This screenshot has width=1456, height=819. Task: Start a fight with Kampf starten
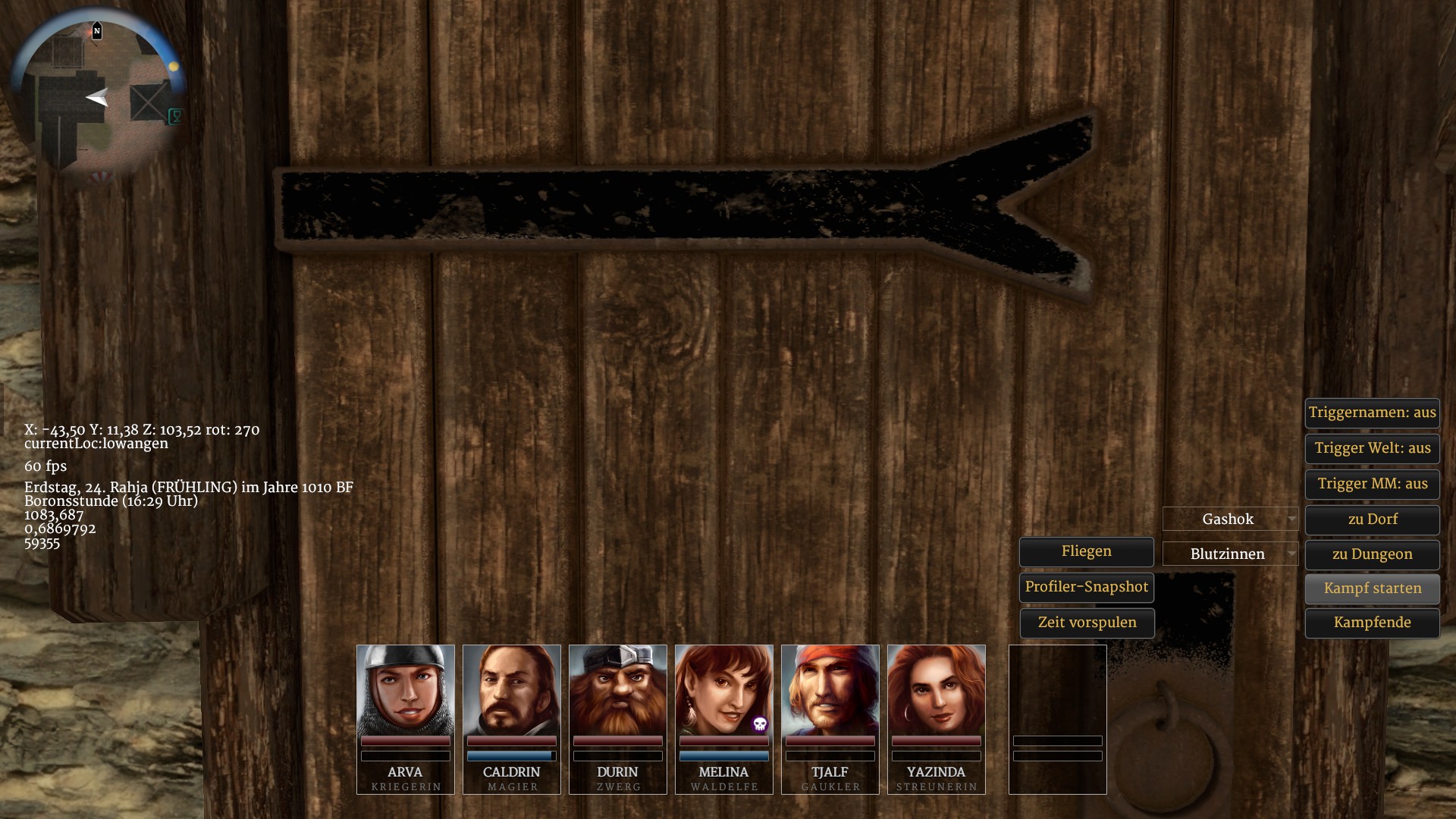coord(1372,588)
